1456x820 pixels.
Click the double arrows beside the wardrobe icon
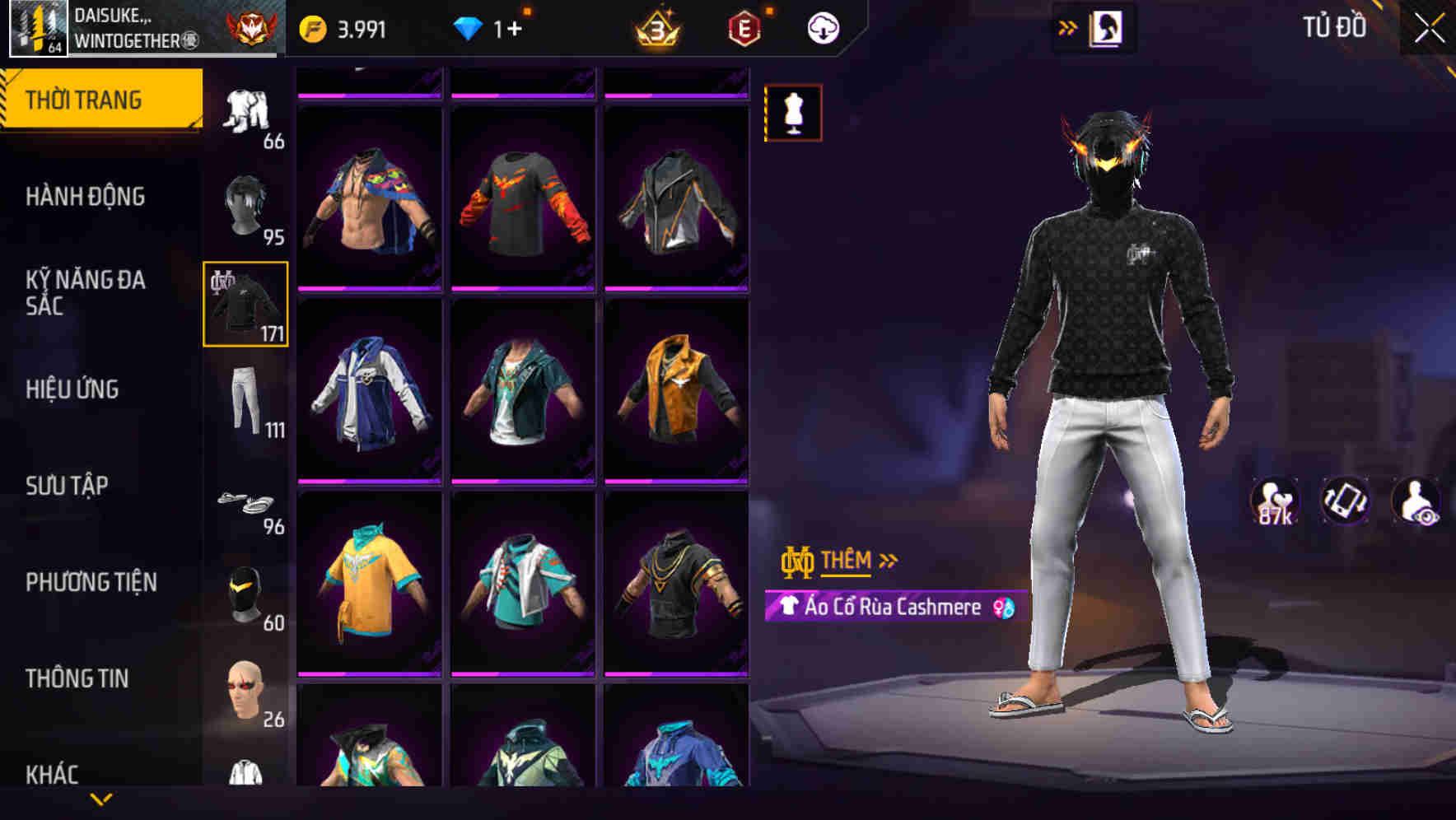1068,26
